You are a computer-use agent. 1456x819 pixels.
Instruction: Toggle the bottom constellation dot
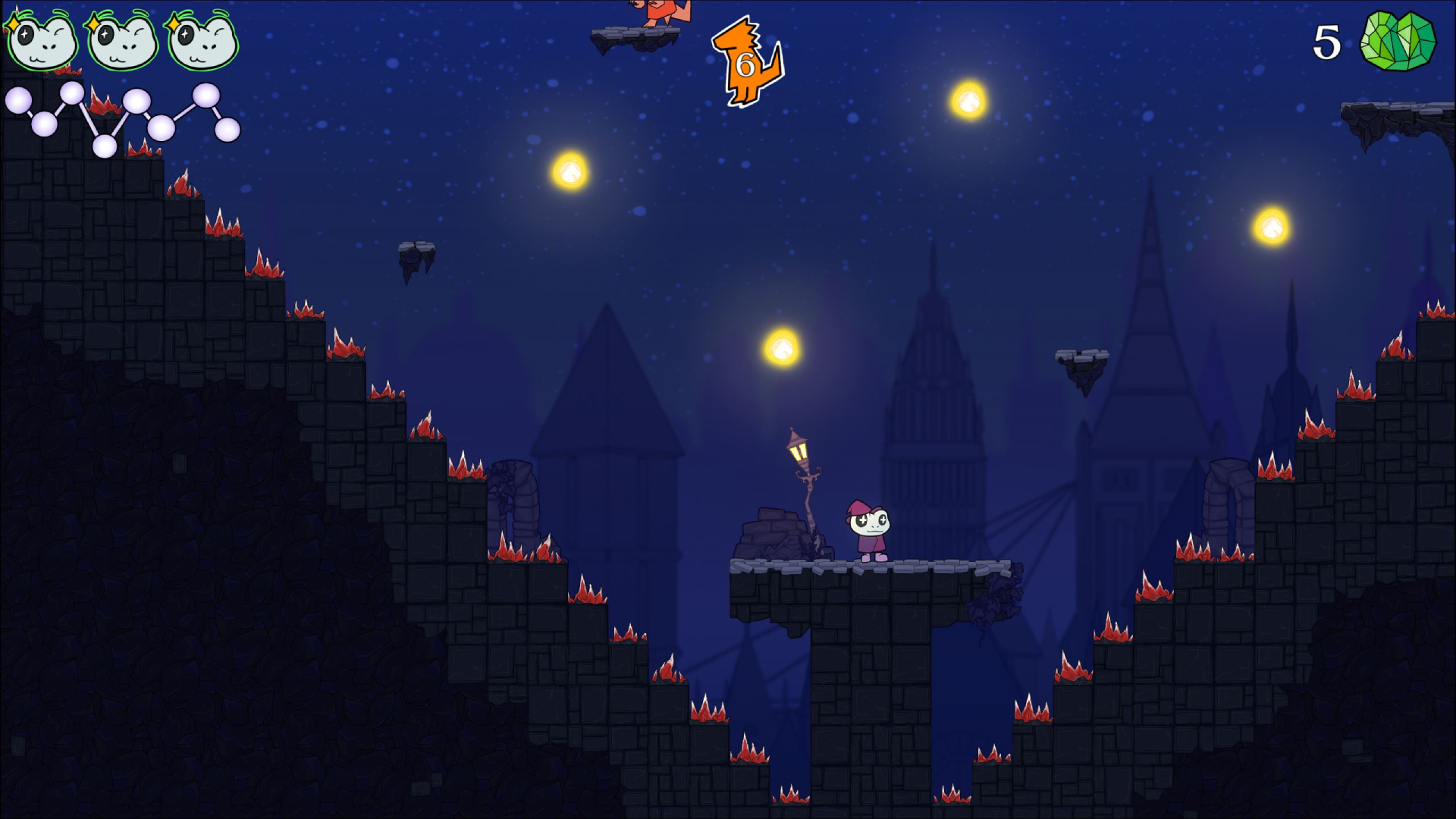(x=103, y=145)
